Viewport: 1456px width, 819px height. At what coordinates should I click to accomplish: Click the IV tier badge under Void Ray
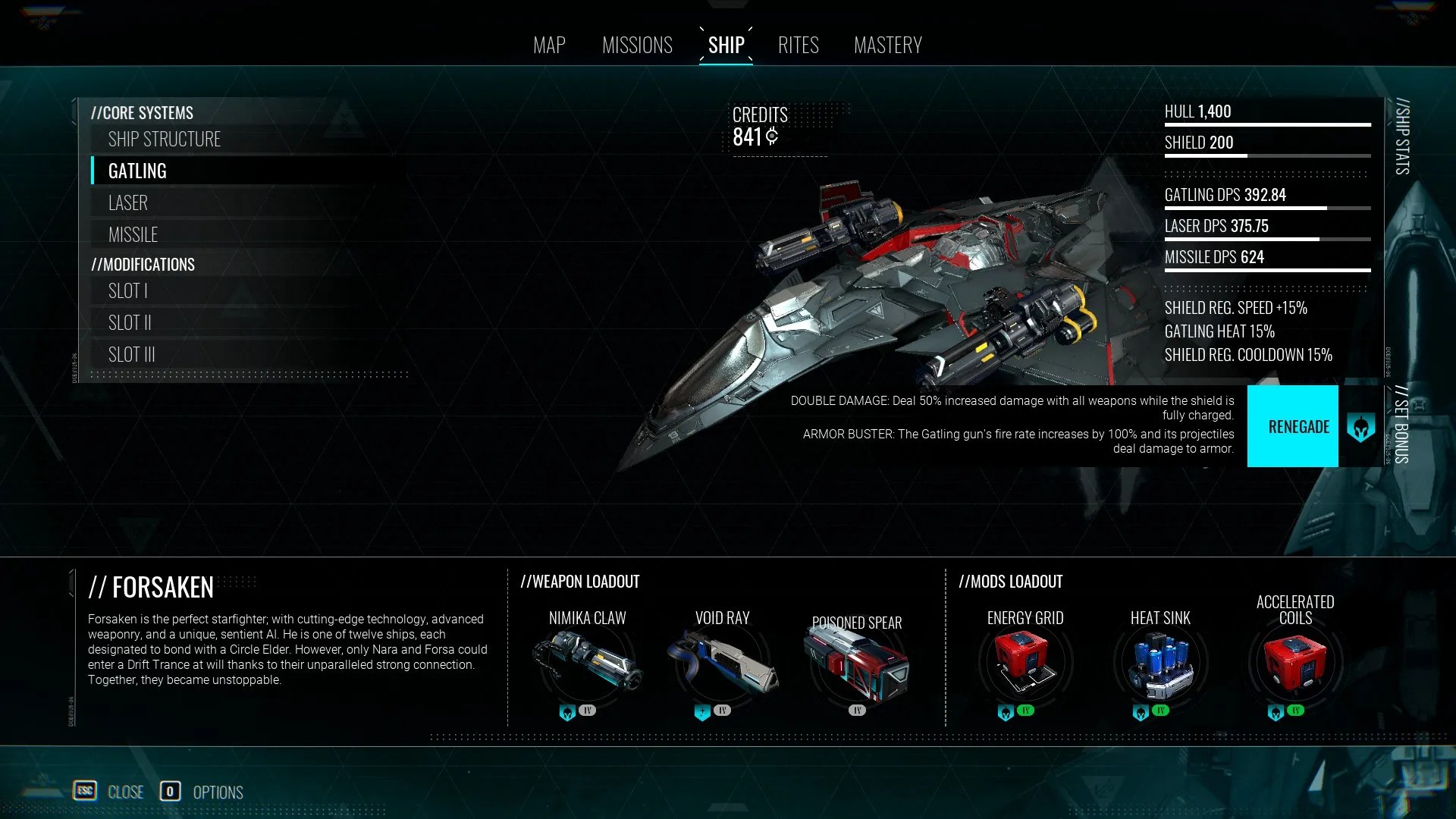721,711
